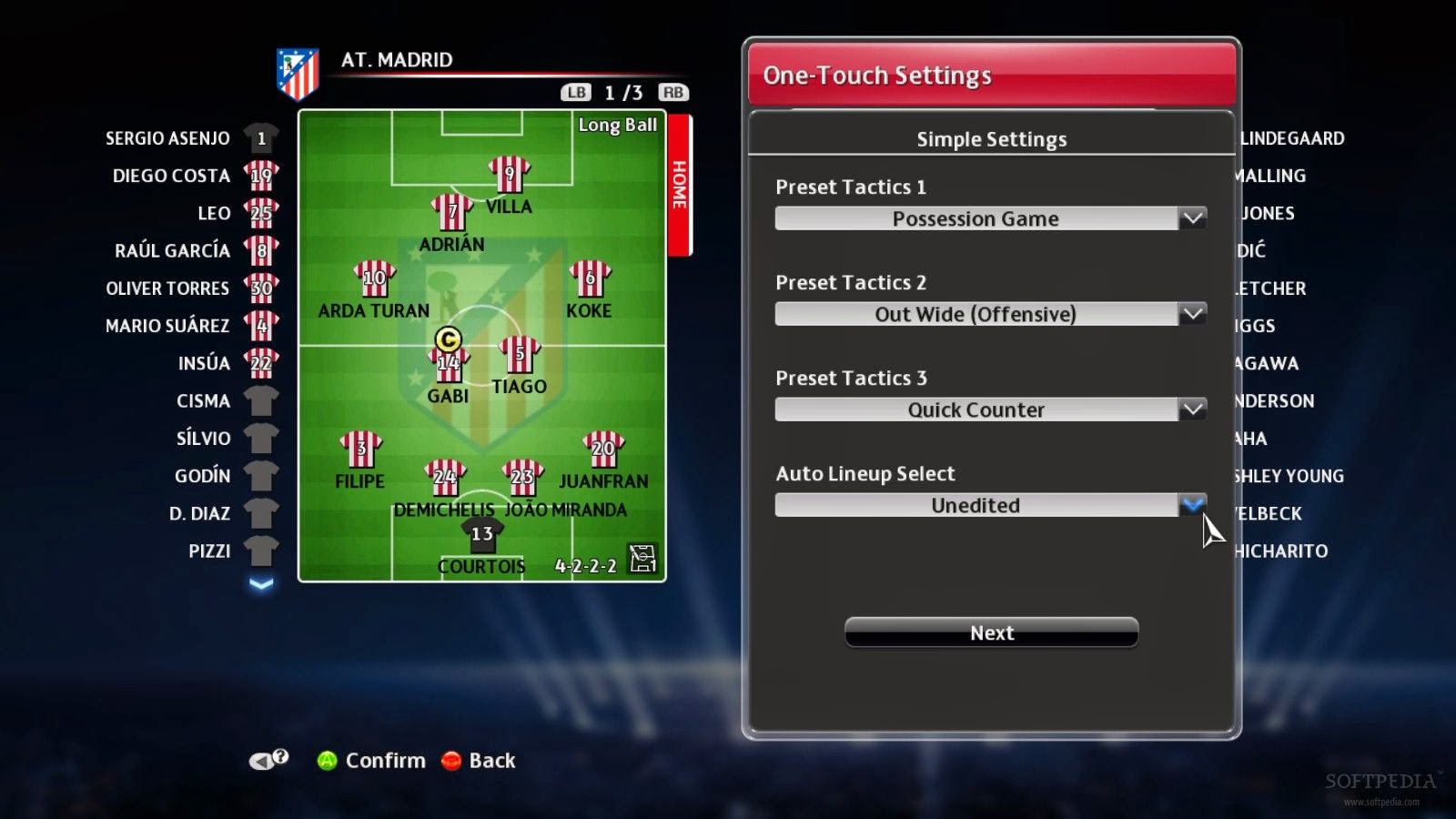Expand the Auto Lineup Select dropdown
The height and width of the screenshot is (819, 1456).
[x=1195, y=505]
